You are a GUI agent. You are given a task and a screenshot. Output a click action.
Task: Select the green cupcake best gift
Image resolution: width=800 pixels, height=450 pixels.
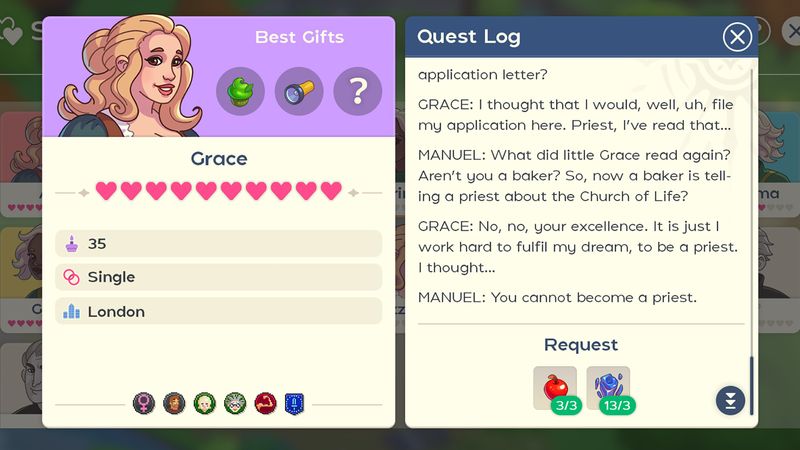click(x=241, y=92)
